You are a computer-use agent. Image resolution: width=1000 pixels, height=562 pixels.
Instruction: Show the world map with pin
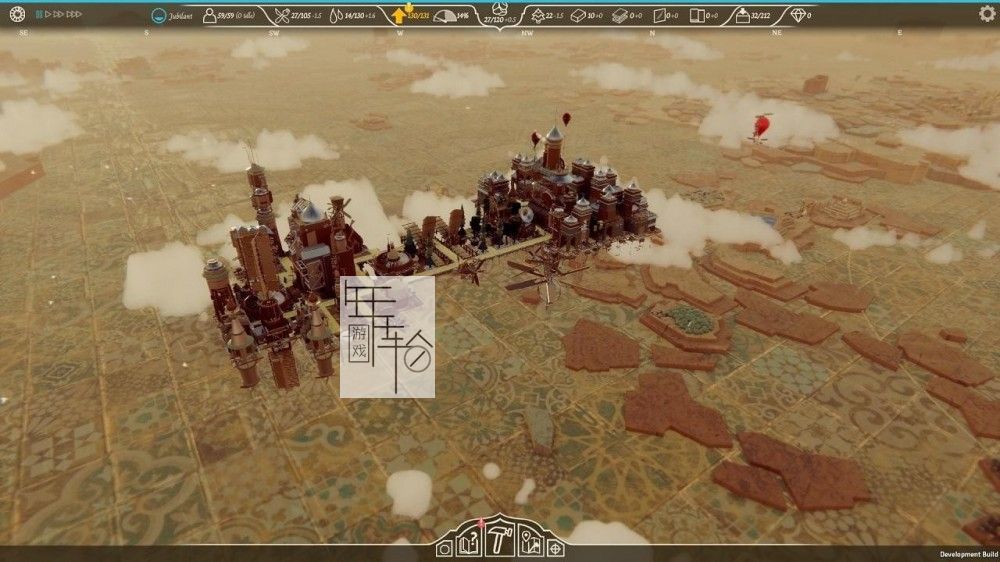(535, 546)
